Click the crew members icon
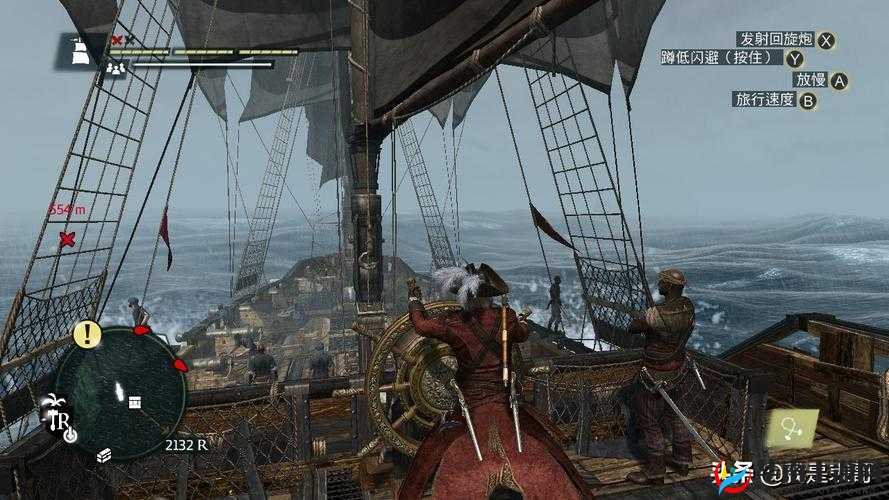 click(115, 68)
